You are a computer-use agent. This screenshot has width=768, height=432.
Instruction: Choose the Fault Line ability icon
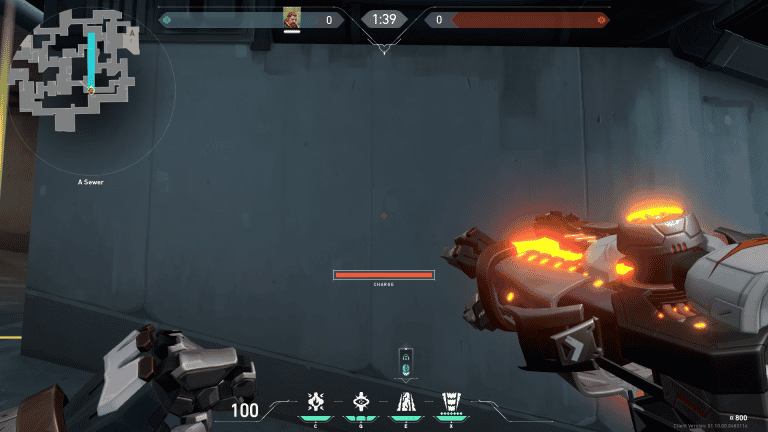(x=406, y=403)
